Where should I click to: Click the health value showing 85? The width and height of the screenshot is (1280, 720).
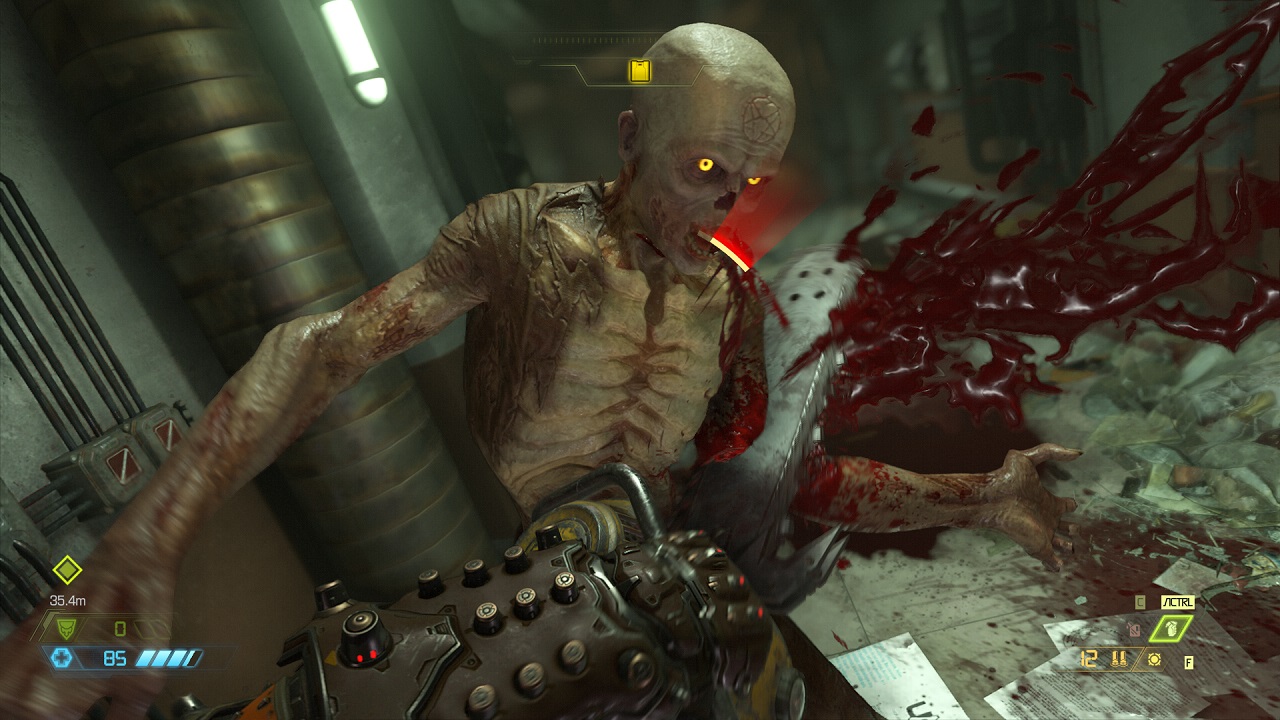[115, 658]
